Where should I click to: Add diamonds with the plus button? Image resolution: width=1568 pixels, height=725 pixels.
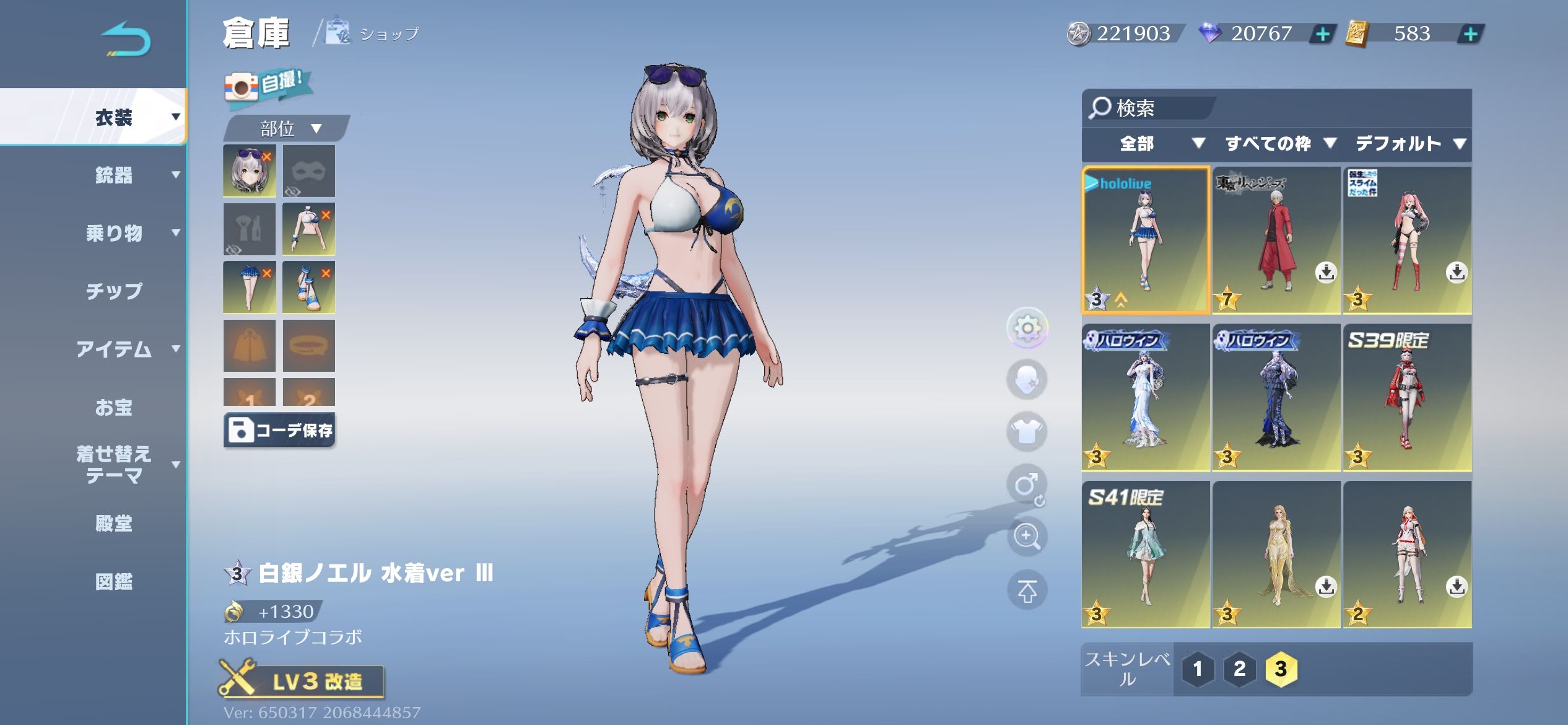pyautogui.click(x=1322, y=33)
